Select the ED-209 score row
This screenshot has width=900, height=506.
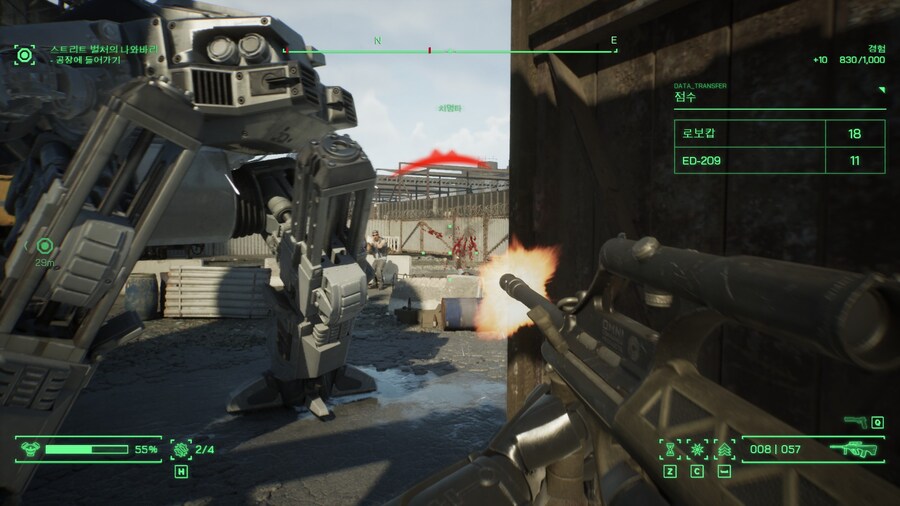click(780, 160)
